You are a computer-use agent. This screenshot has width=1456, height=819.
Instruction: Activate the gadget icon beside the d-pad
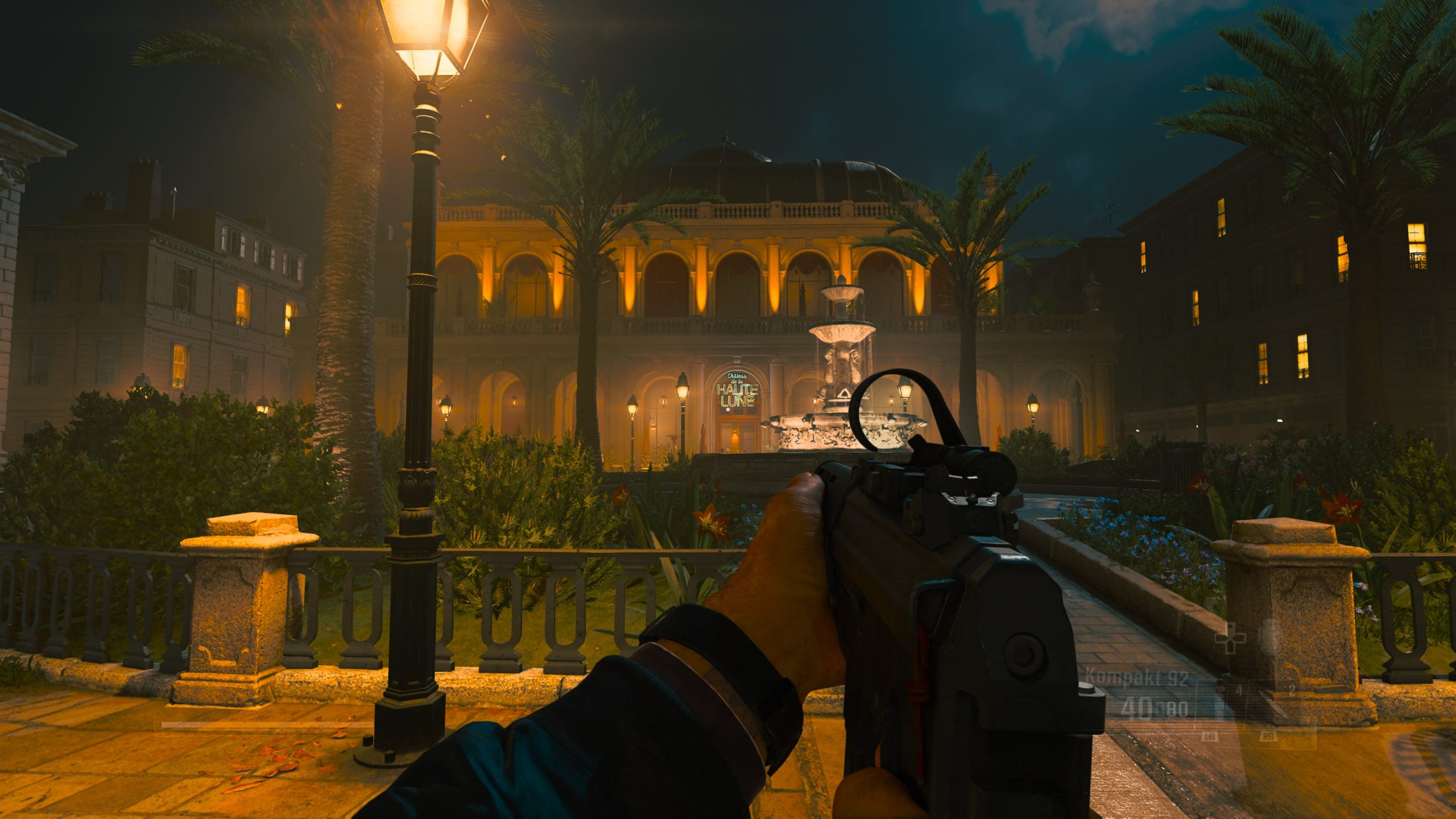coord(1269,636)
